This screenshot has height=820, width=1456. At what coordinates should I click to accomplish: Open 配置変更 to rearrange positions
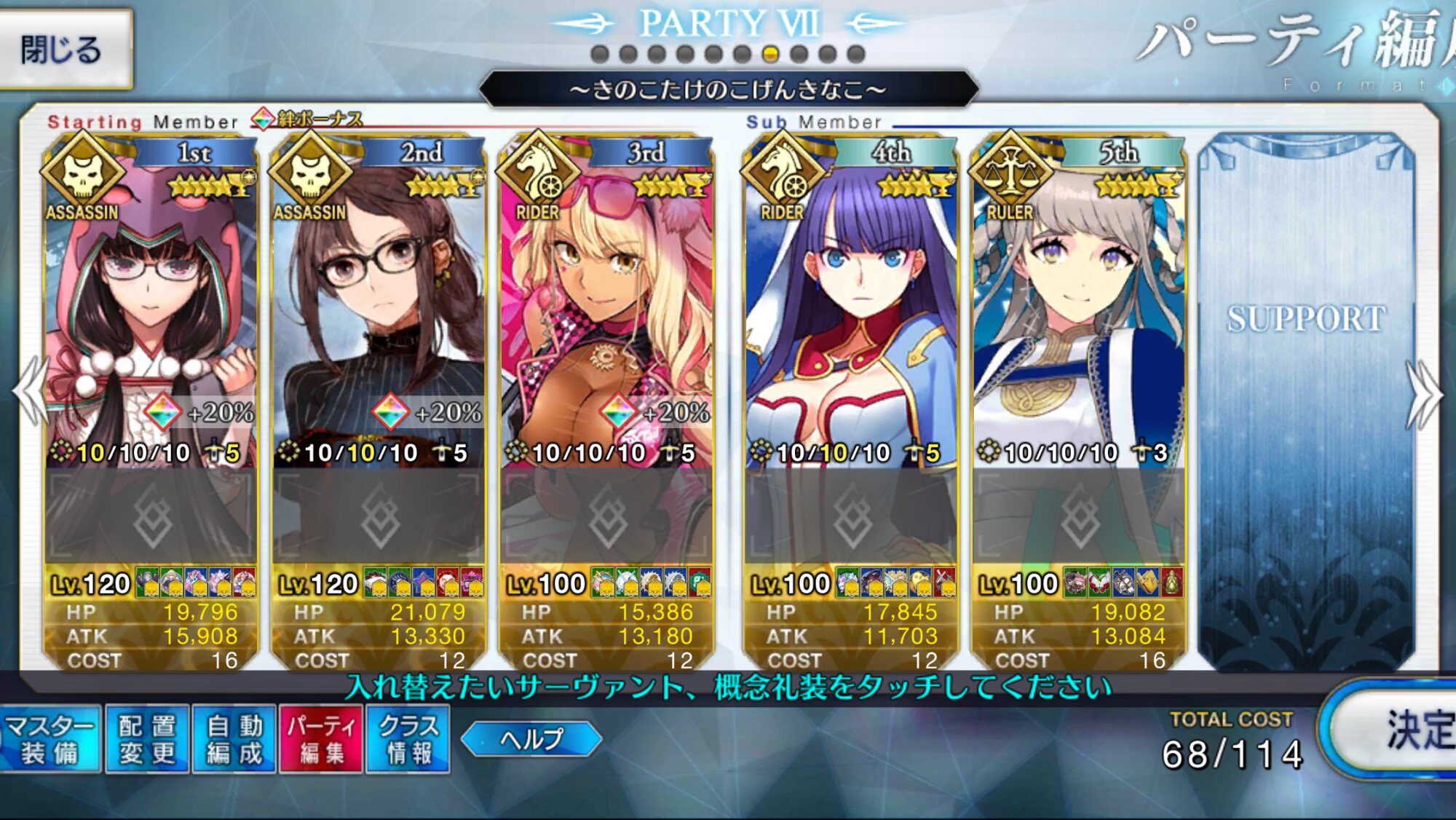[x=147, y=738]
